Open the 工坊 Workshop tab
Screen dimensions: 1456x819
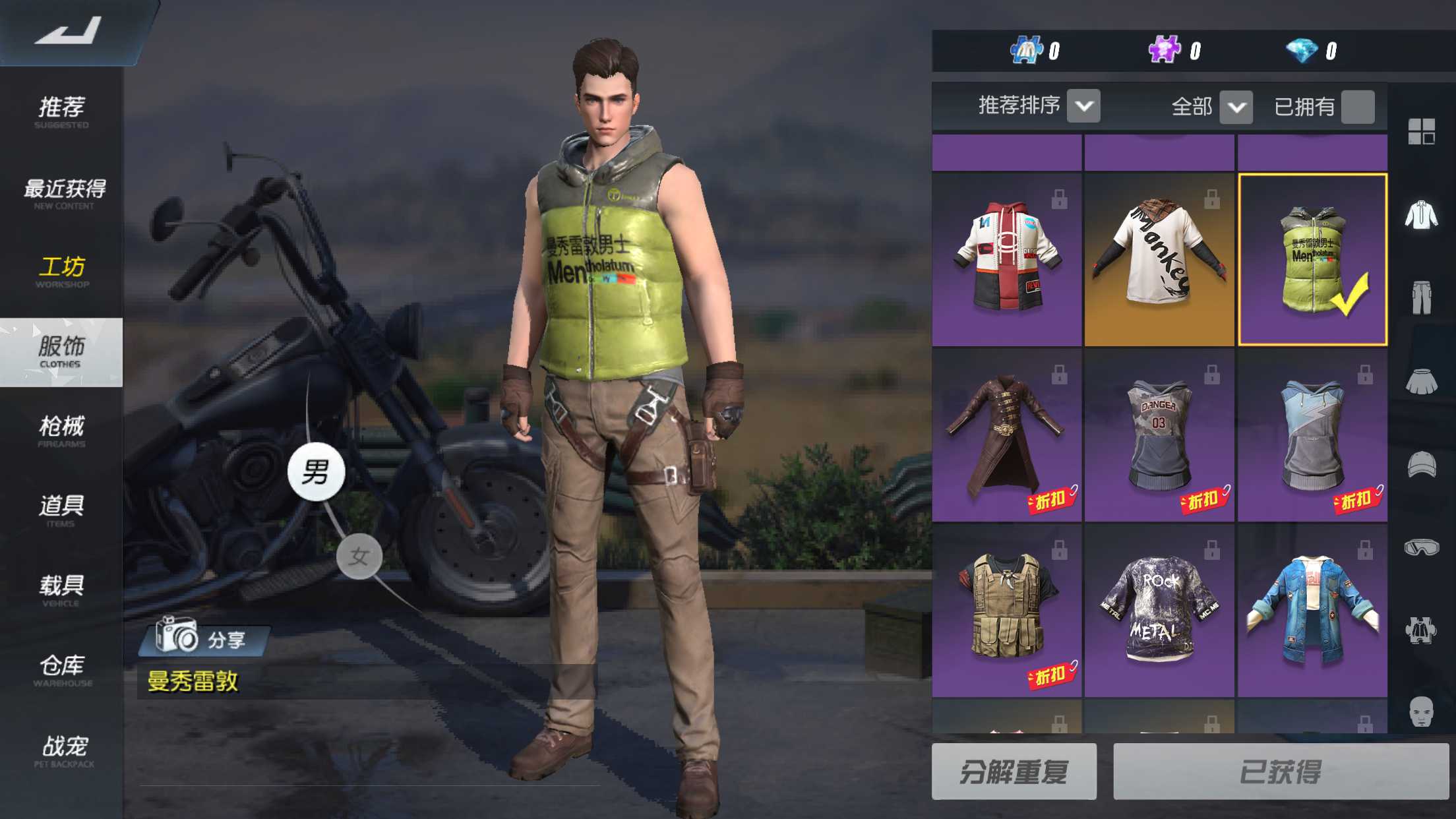[x=62, y=271]
